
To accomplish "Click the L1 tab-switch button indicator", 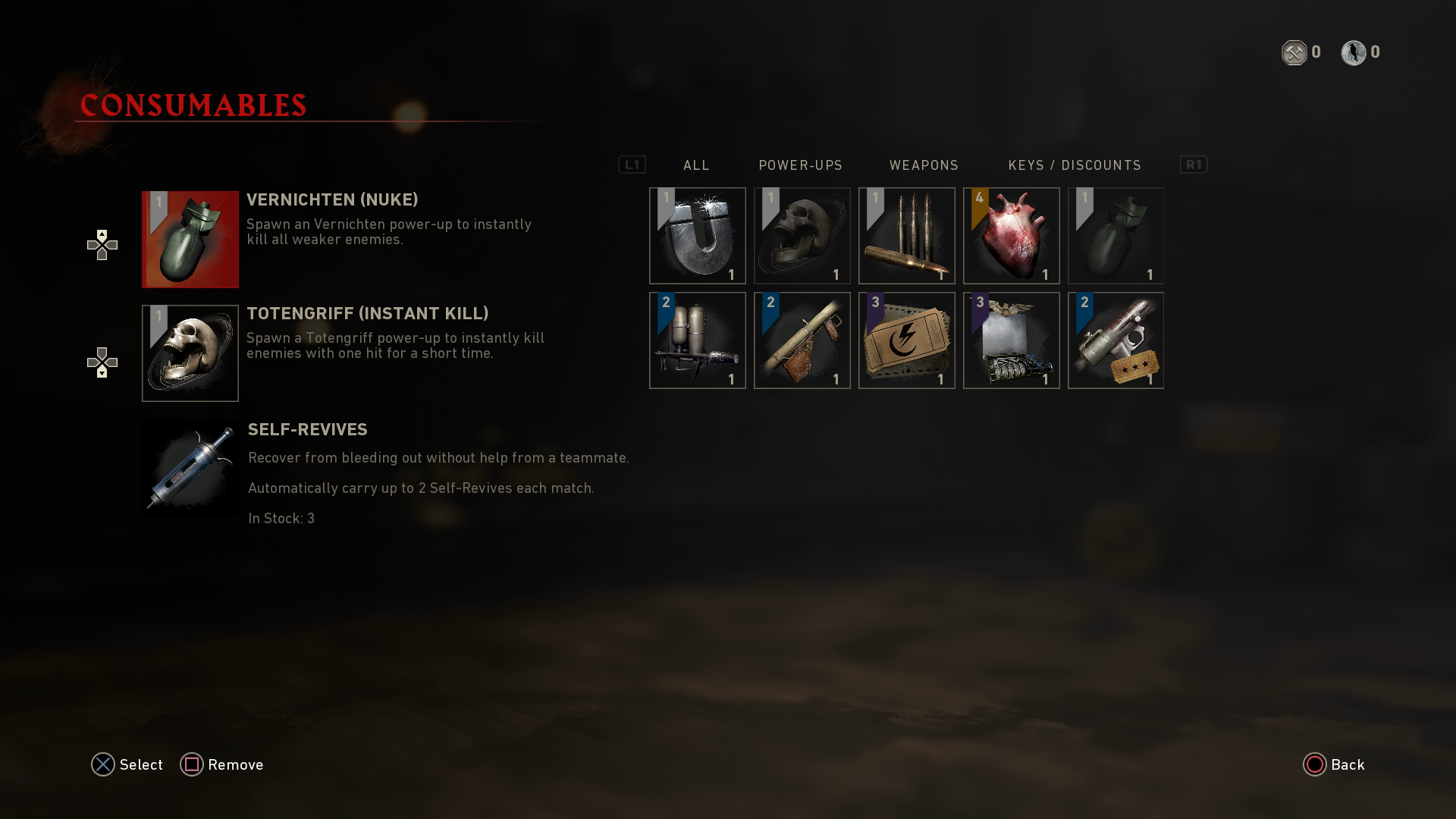I will (633, 165).
